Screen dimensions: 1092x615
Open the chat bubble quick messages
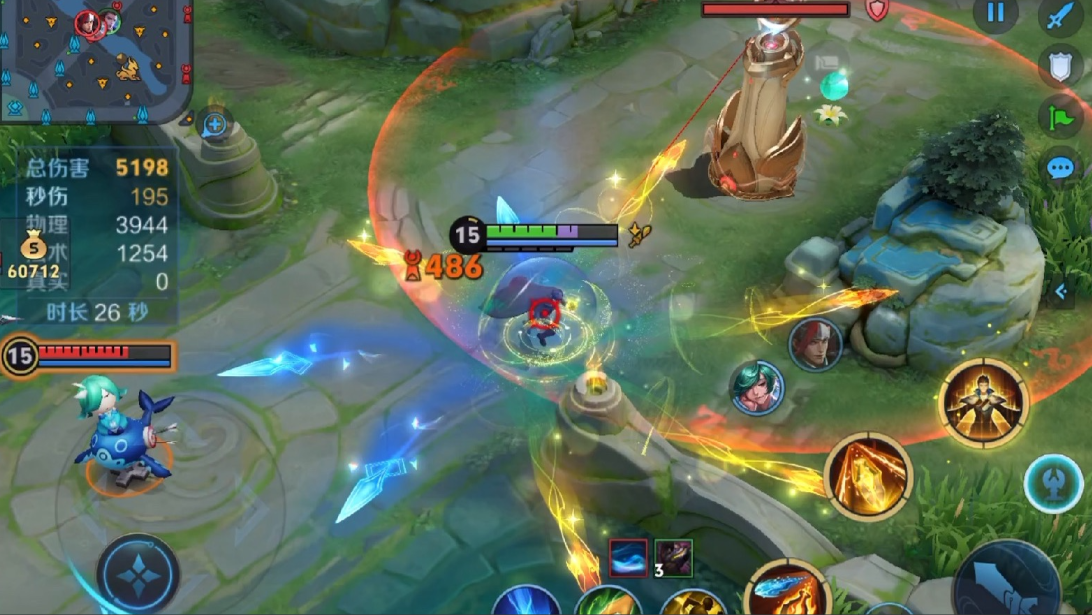[x=1061, y=167]
